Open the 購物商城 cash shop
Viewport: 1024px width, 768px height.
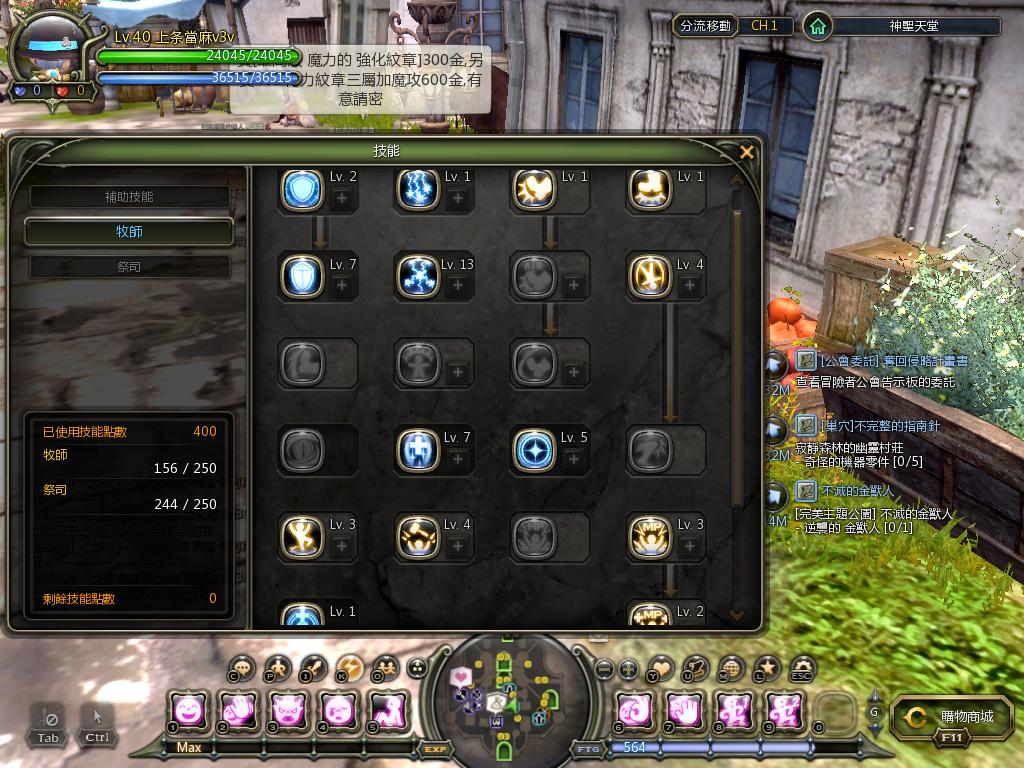click(944, 717)
